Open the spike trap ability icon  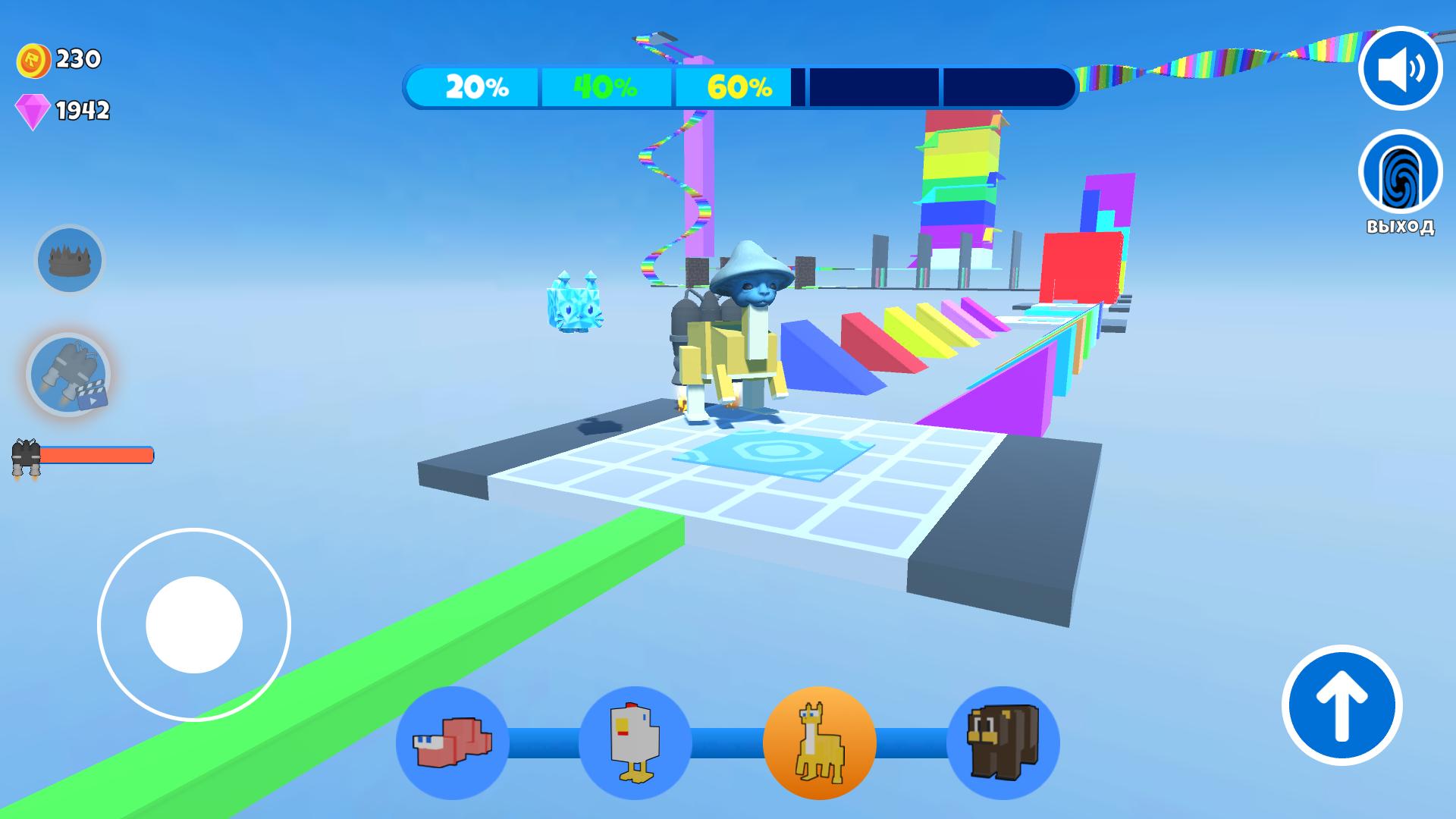[69, 260]
